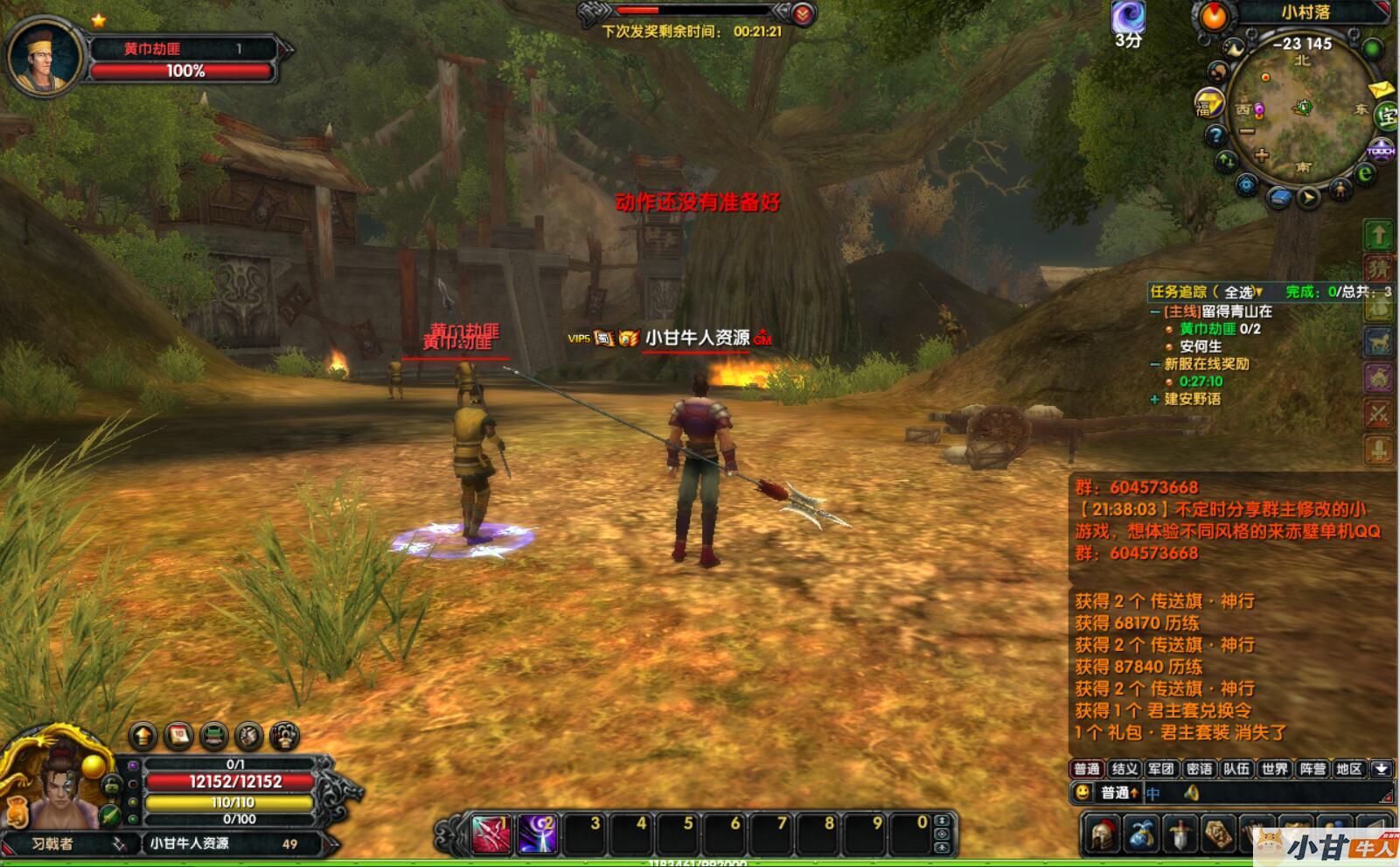Open the emoji smiley face picker
The height and width of the screenshot is (867, 1400).
(x=1083, y=793)
